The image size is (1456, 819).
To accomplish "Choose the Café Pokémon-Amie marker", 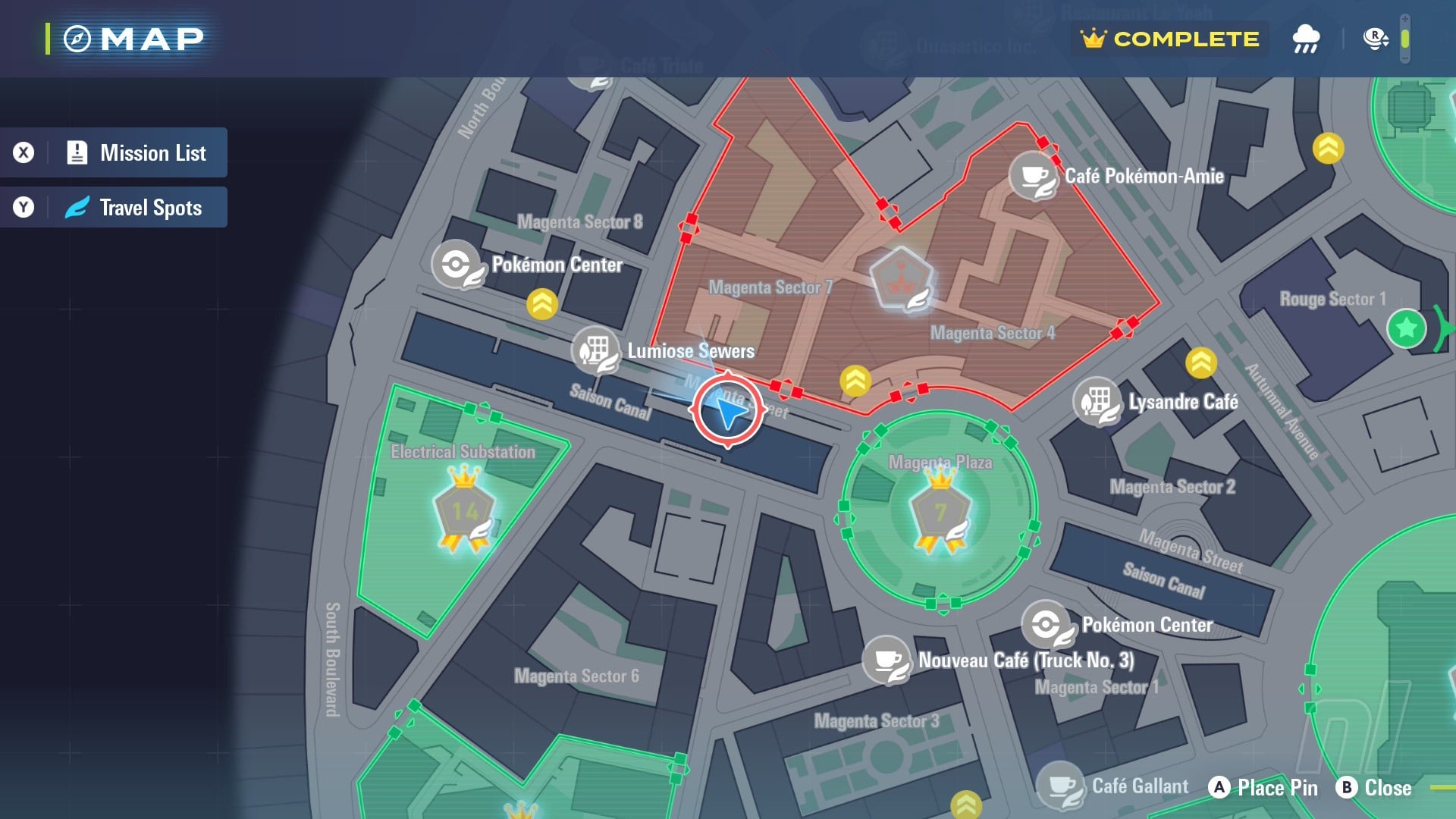I will 1033,176.
